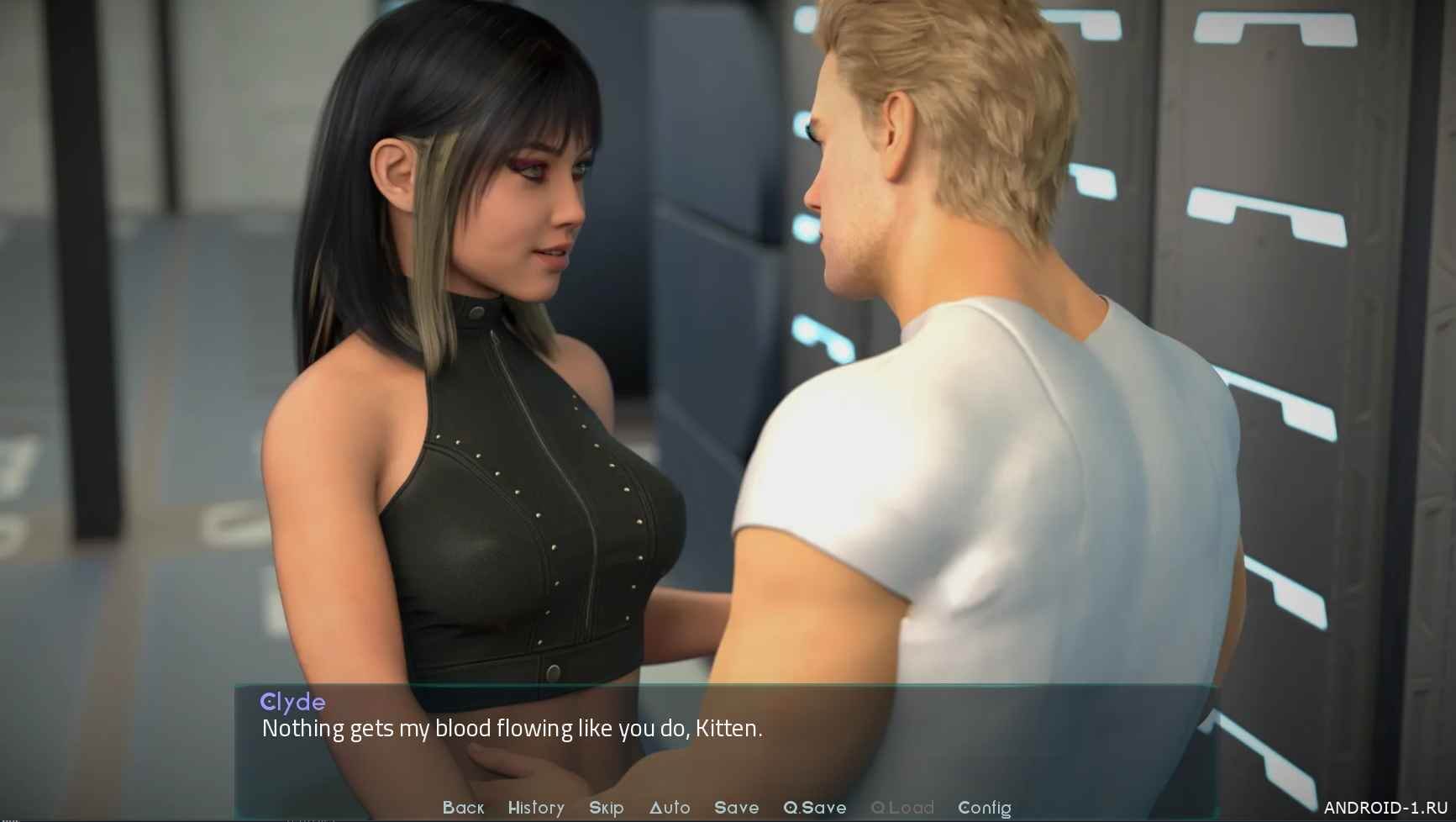Go Back to the previous line
This screenshot has height=822, width=1456.
pyautogui.click(x=463, y=808)
